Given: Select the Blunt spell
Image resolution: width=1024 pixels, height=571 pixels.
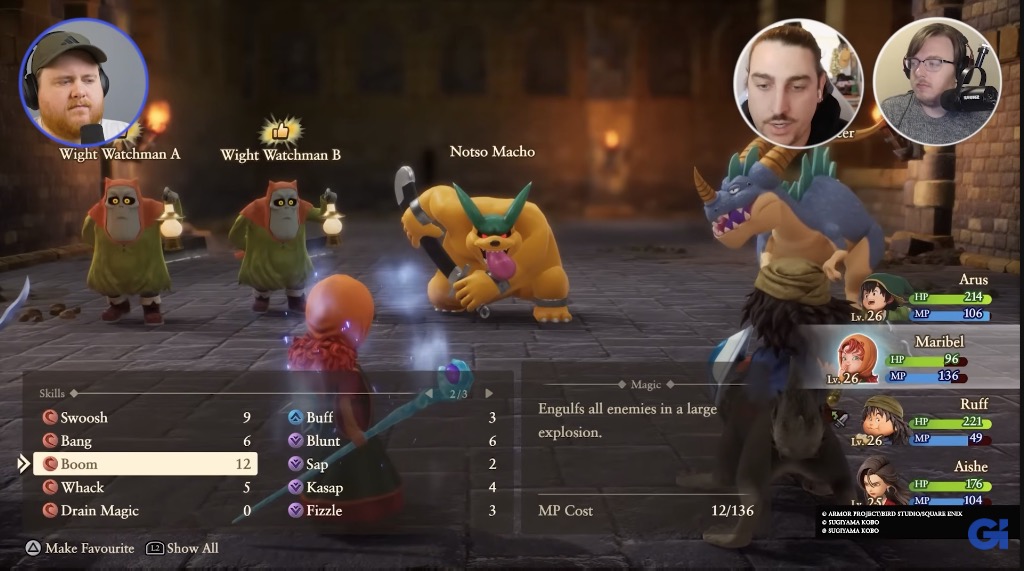Looking at the screenshot, I should tap(323, 441).
